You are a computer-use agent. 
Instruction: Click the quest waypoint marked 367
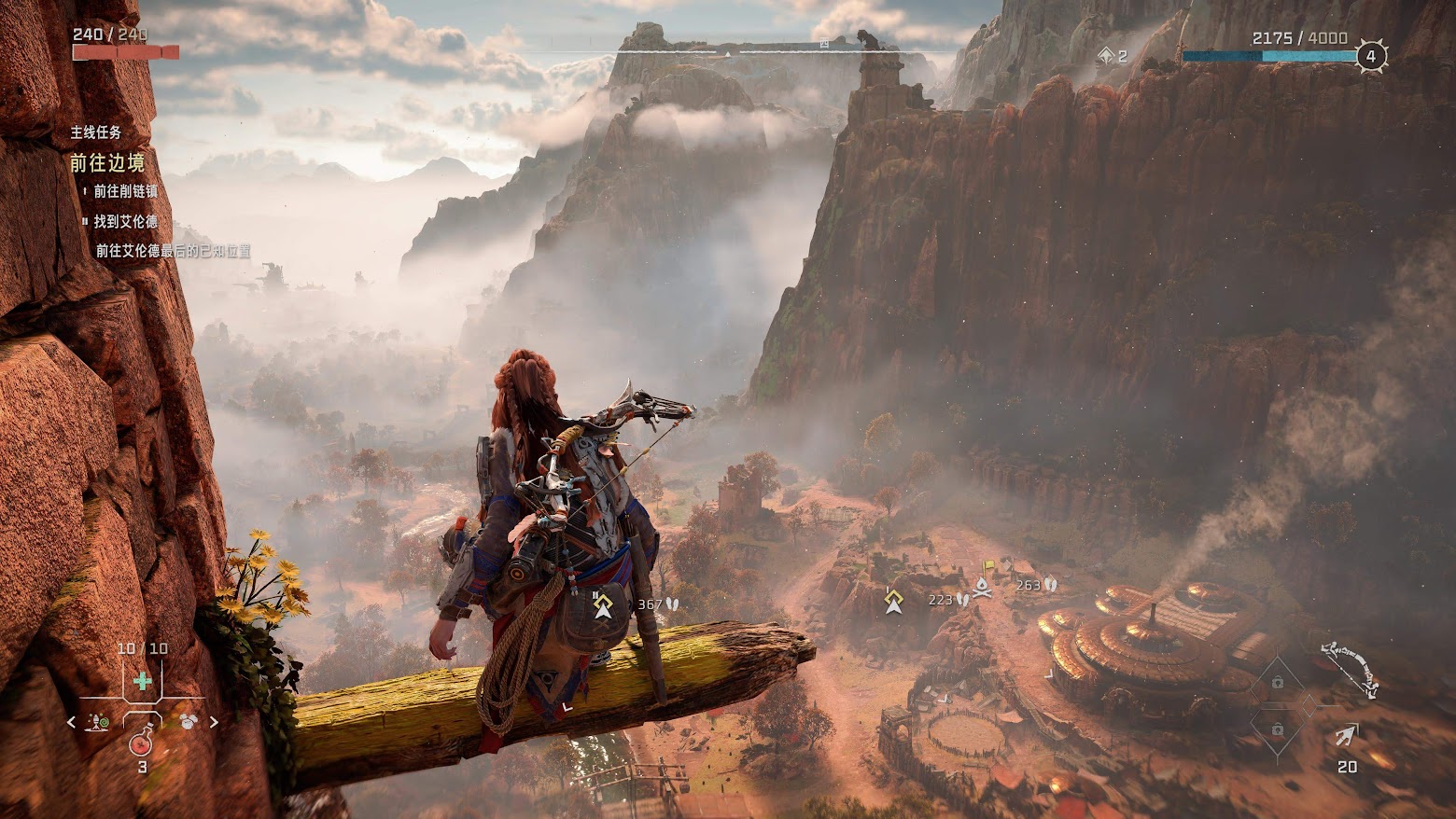[x=603, y=605]
